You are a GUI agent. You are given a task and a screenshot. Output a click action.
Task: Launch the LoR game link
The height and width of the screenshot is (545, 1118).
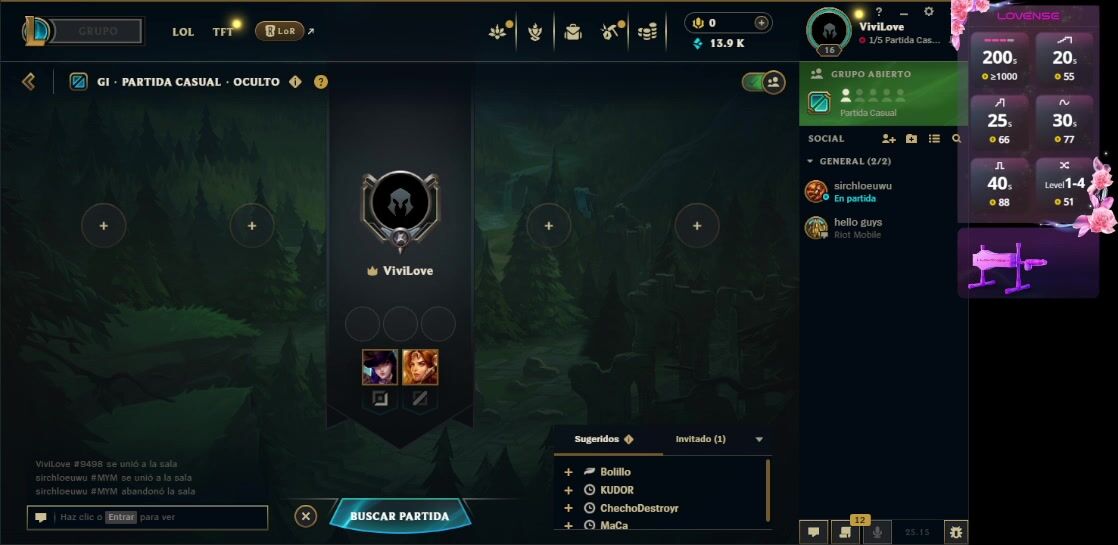[280, 31]
